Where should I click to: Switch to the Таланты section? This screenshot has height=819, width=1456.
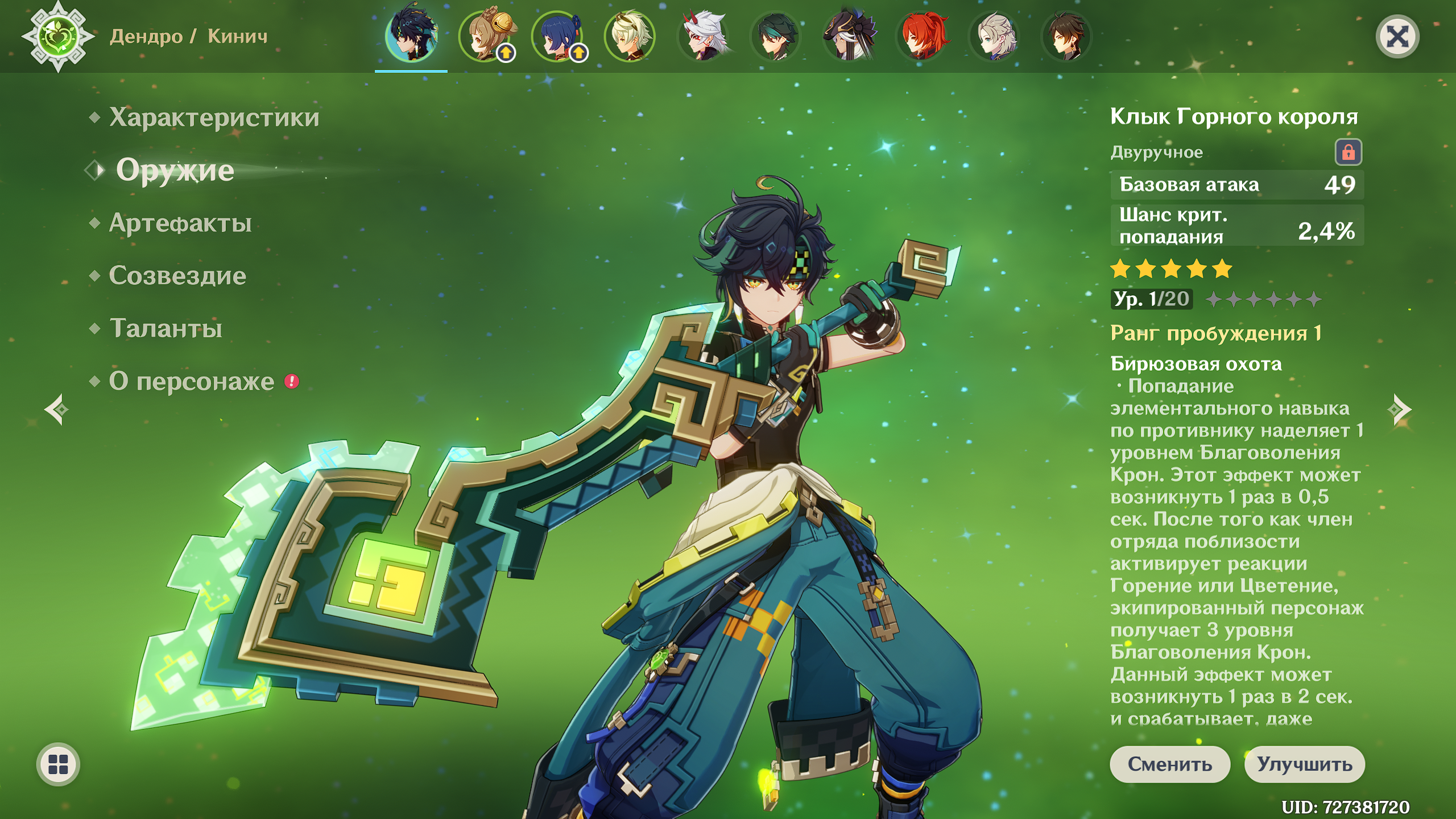(166, 329)
